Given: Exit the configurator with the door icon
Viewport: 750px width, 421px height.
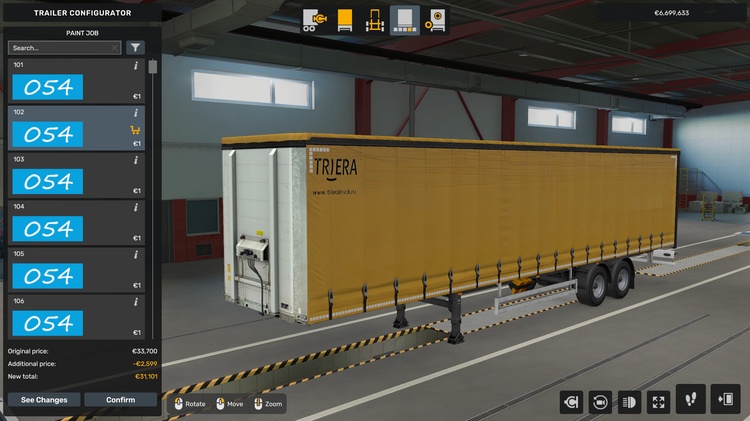Looking at the screenshot, I should click(x=725, y=398).
